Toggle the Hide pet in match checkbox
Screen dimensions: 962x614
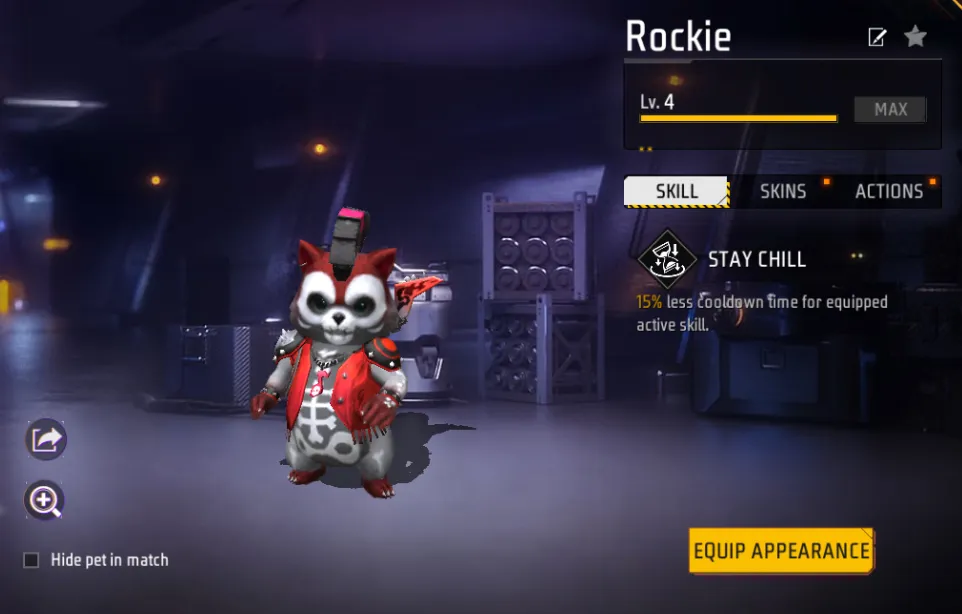coord(32,560)
